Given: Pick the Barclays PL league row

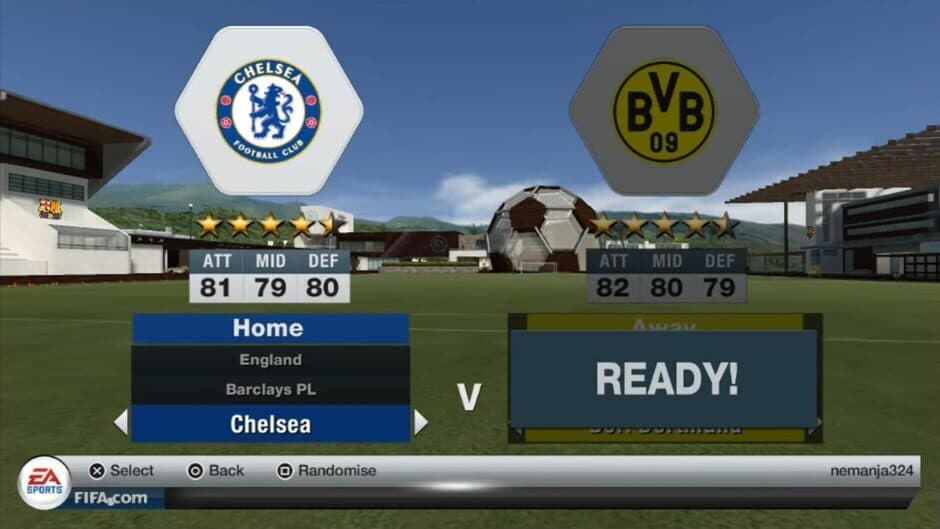Looking at the screenshot, I should [270, 390].
